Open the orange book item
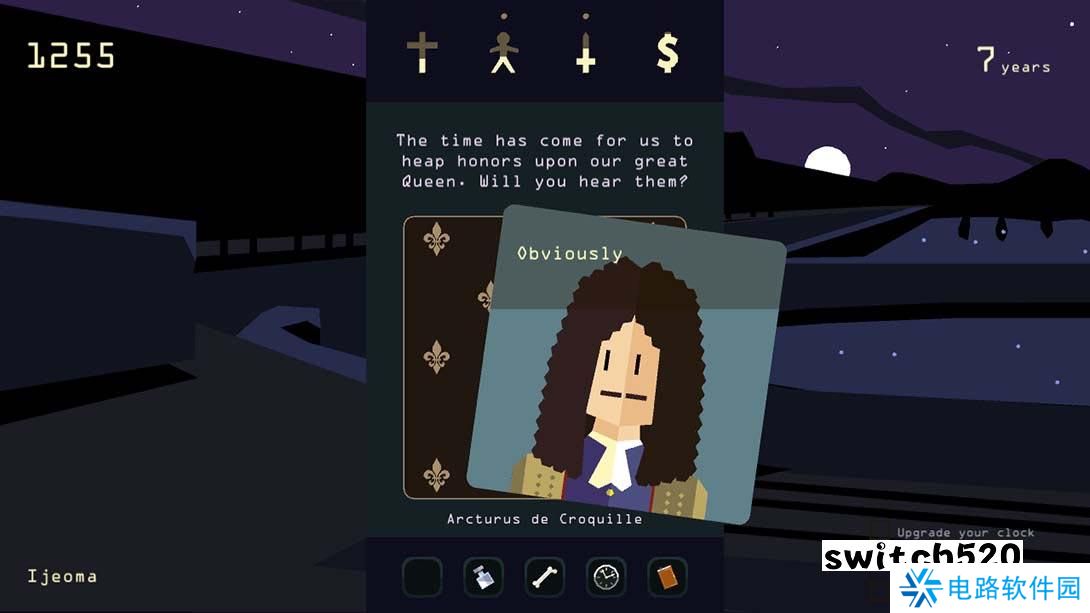Screen dimensions: 1090x613 coord(667,577)
